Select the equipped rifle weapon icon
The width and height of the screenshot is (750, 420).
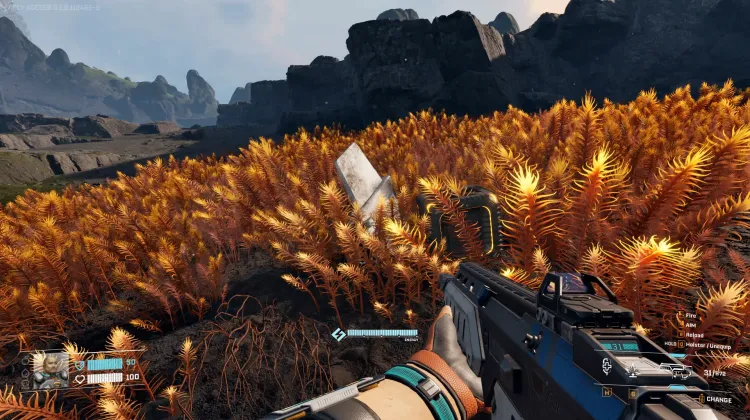tap(676, 372)
